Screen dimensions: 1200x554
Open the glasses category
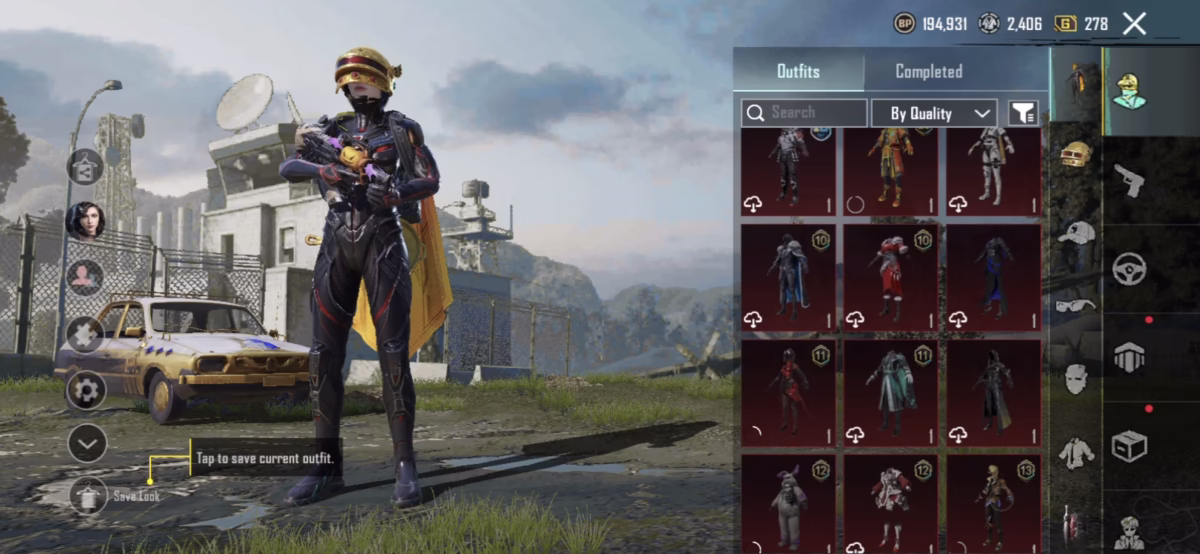pyautogui.click(x=1076, y=304)
